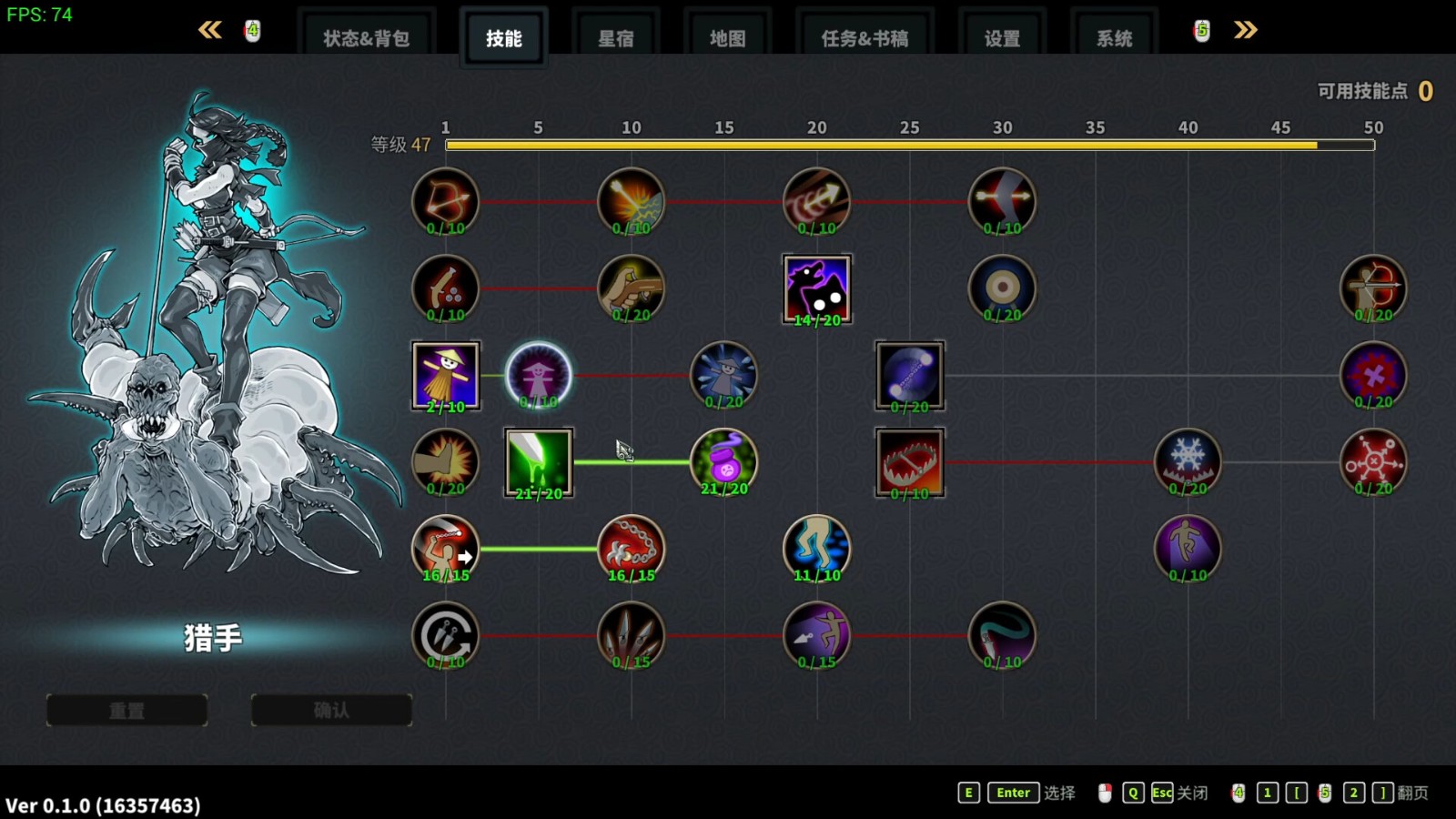Select the bear trap skill icon
This screenshot has height=819, width=1456.
(909, 462)
